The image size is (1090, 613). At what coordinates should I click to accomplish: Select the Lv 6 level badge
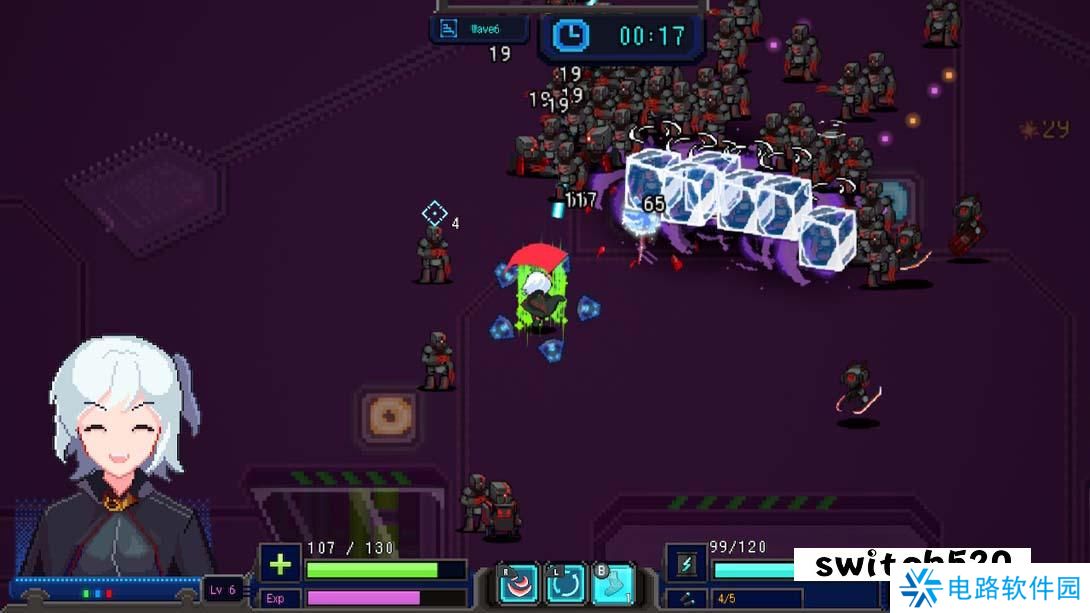coord(223,589)
